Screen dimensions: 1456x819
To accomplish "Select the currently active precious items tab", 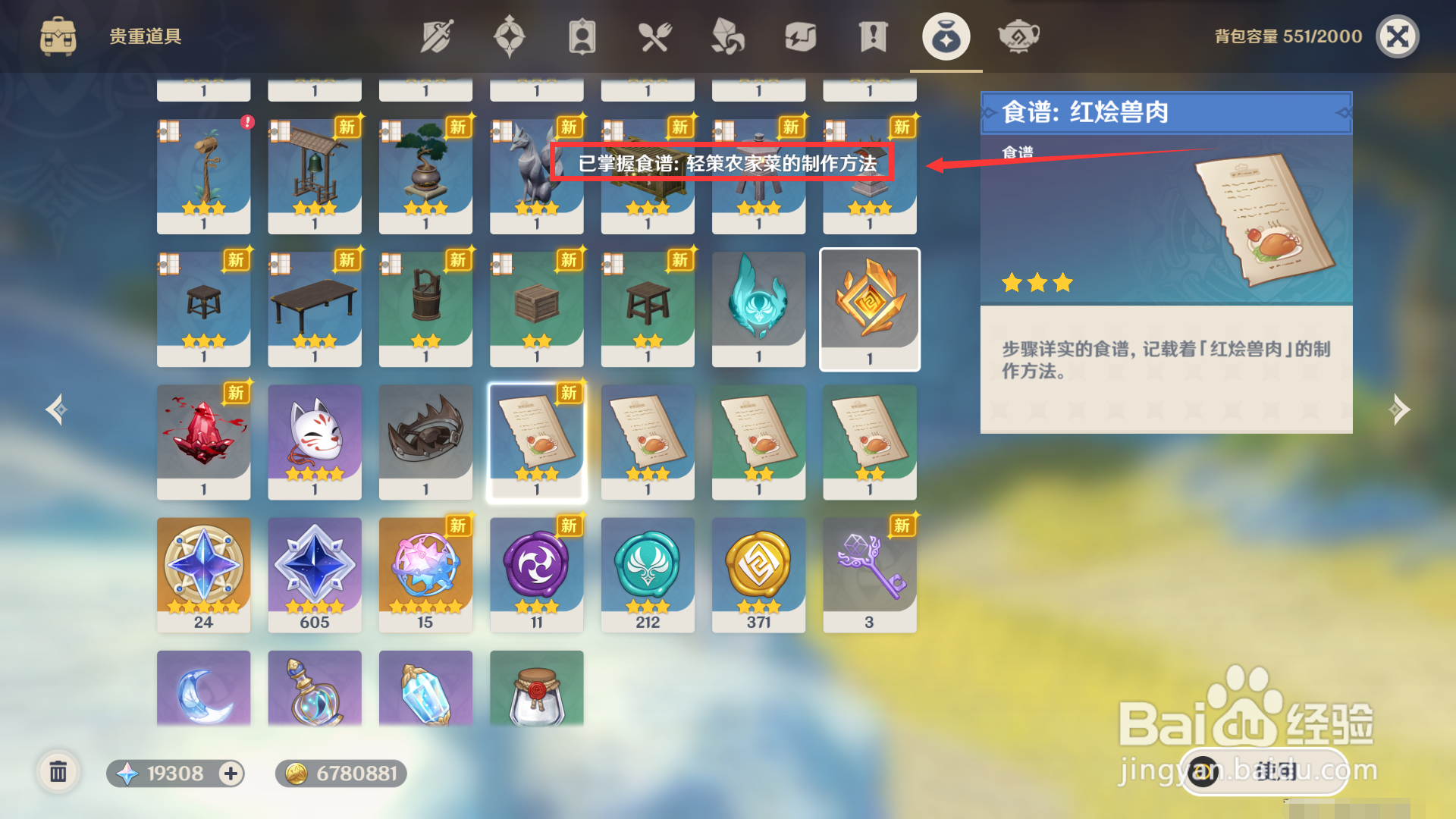I will (x=946, y=35).
